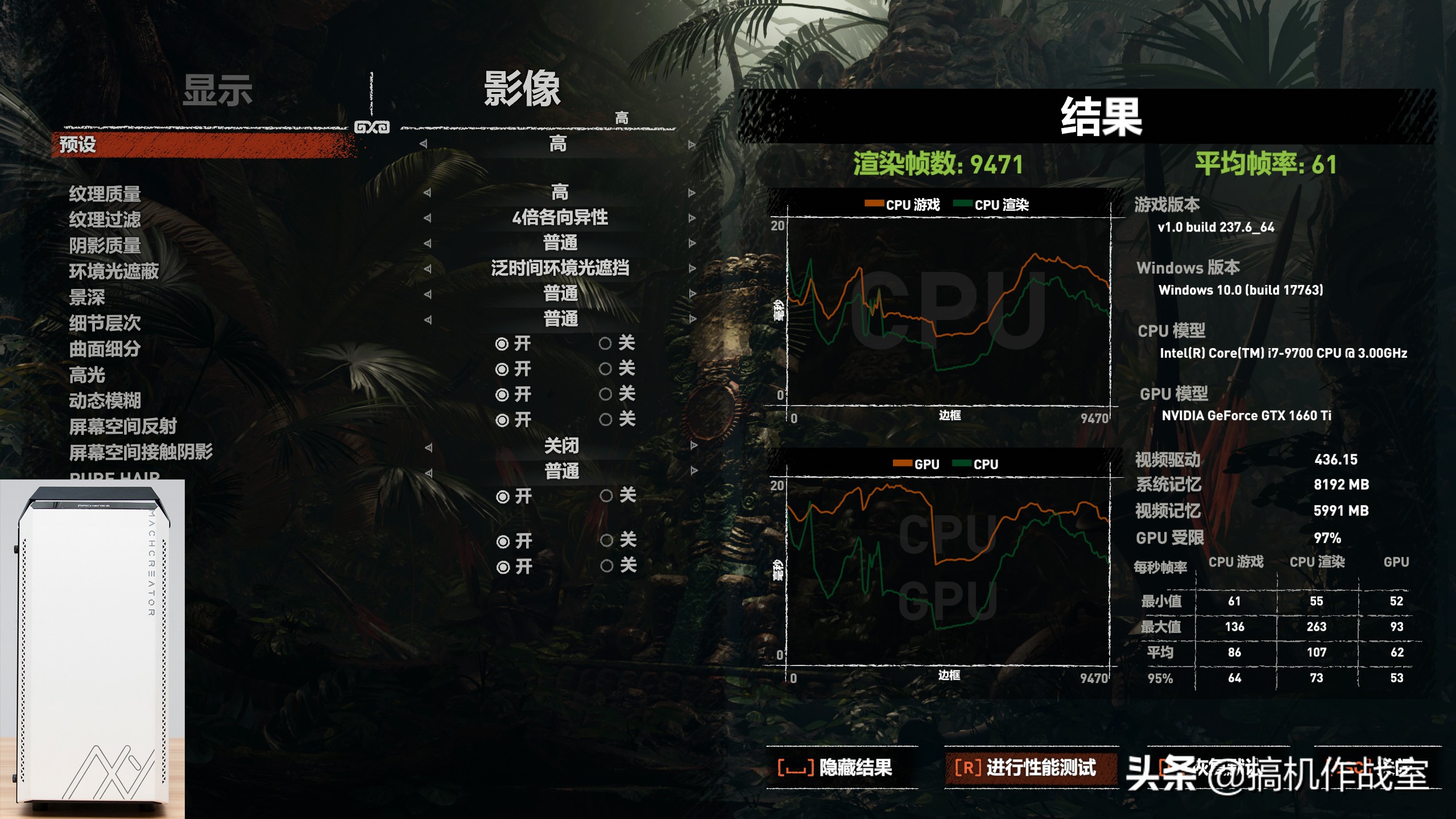Click the right arrow to change 纹理过滤
The height and width of the screenshot is (819, 1456).
(691, 218)
